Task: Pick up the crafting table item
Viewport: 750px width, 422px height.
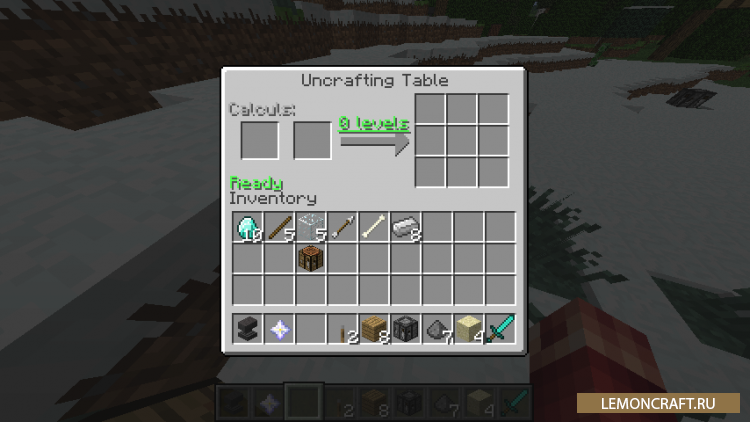Action: pos(311,258)
